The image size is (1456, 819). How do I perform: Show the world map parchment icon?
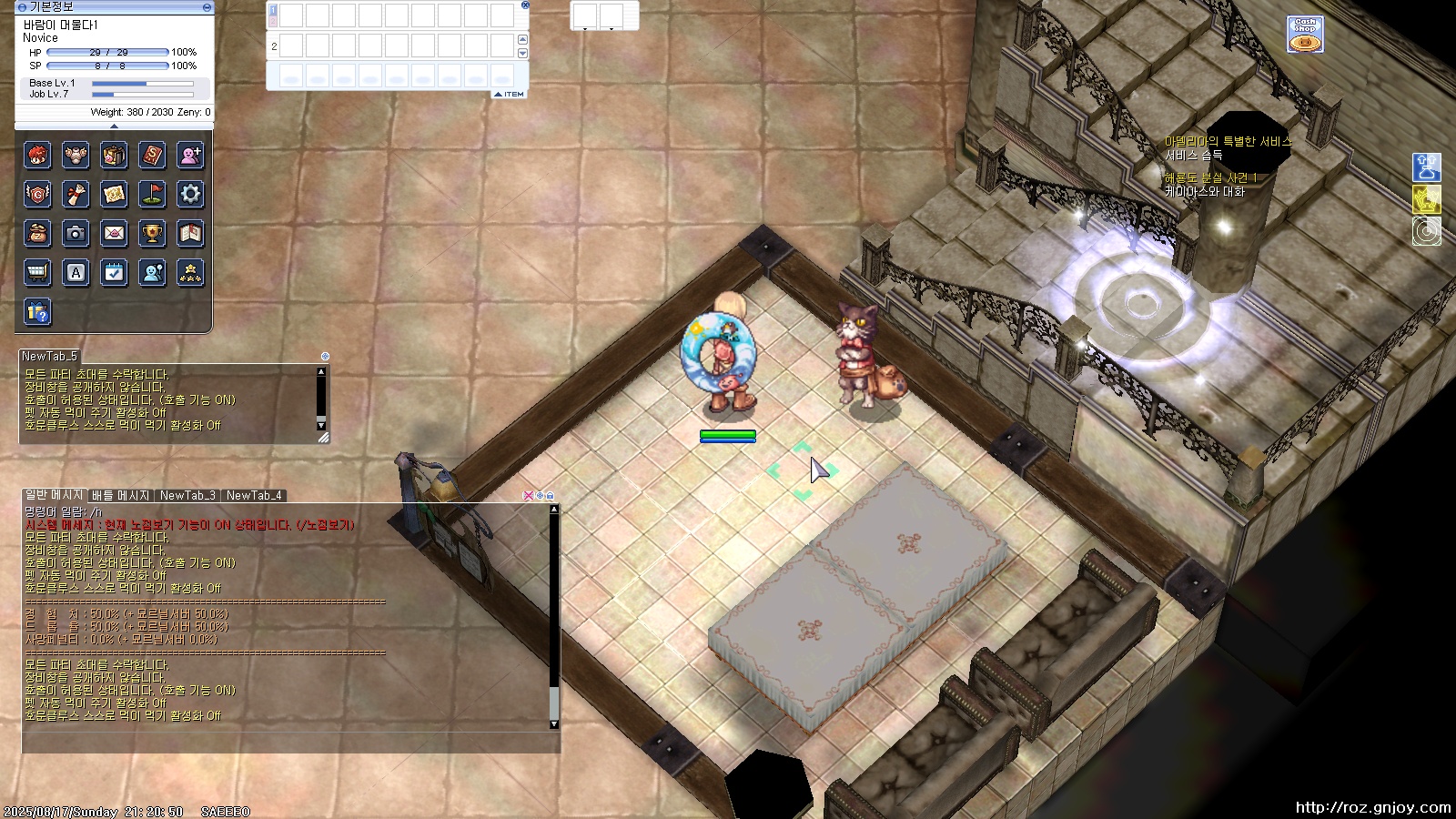(x=114, y=194)
